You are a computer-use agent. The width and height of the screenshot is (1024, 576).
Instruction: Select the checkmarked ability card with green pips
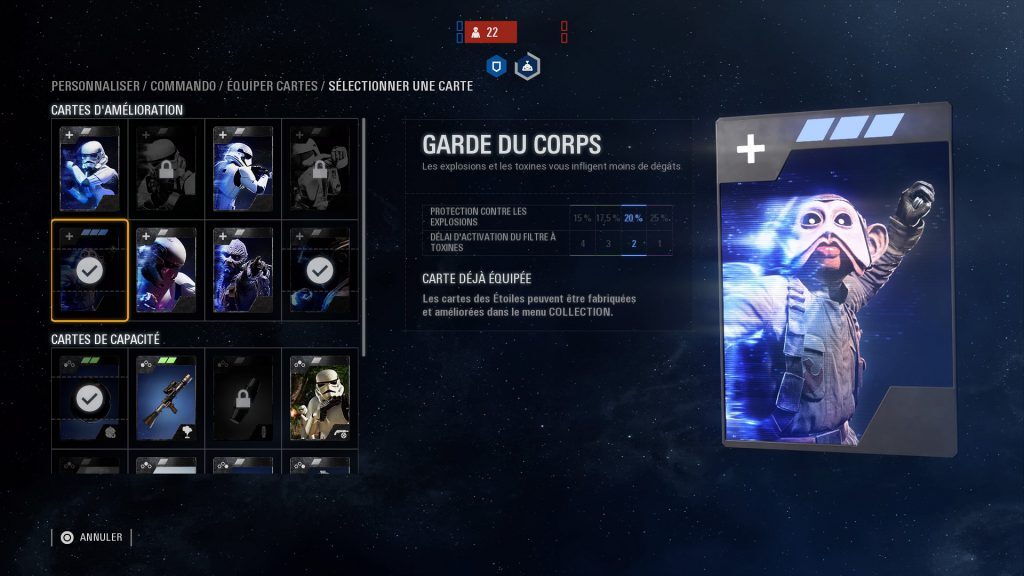90,398
